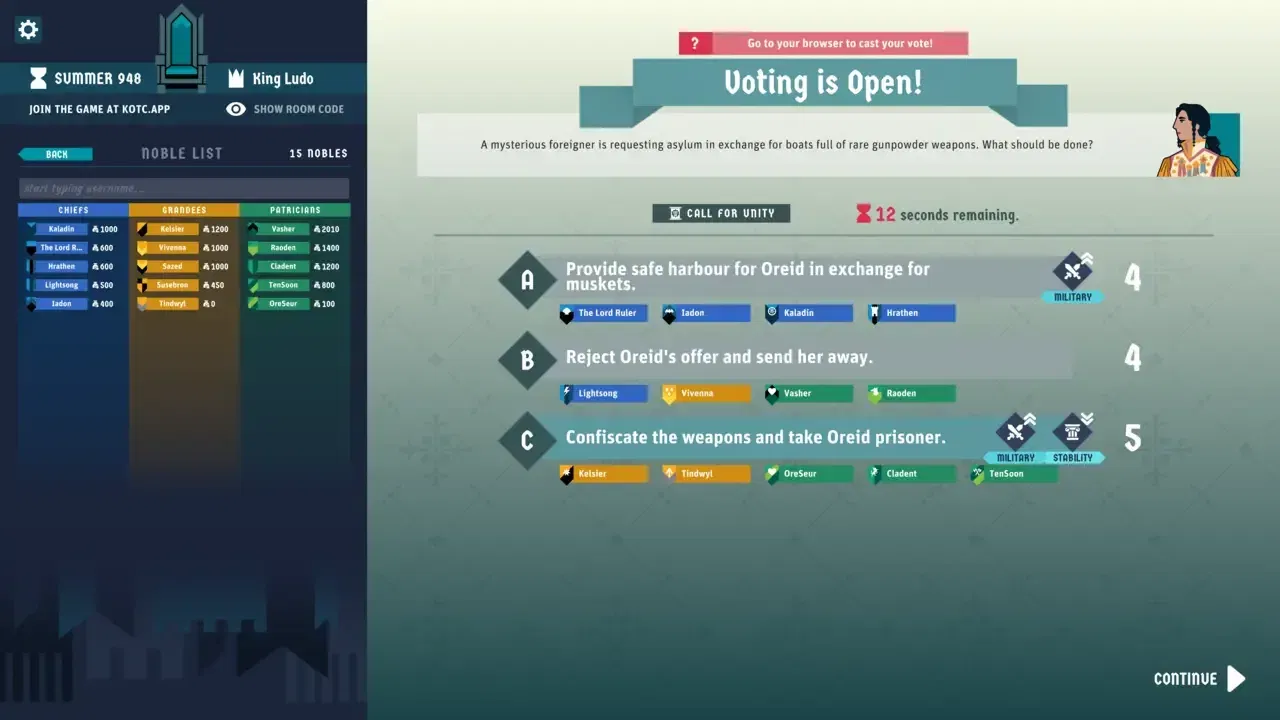Click Kelsier's shield emblem in the Grandees column
This screenshot has width=1280, height=720.
point(140,228)
